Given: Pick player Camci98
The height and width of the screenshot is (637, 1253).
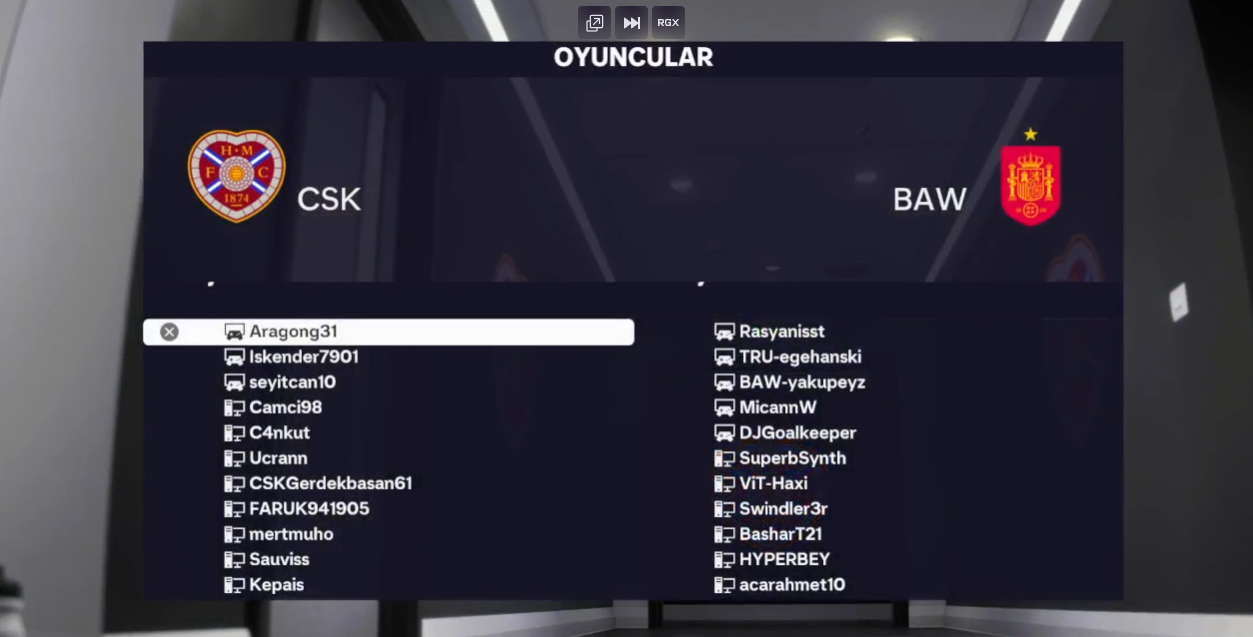Looking at the screenshot, I should 285,408.
